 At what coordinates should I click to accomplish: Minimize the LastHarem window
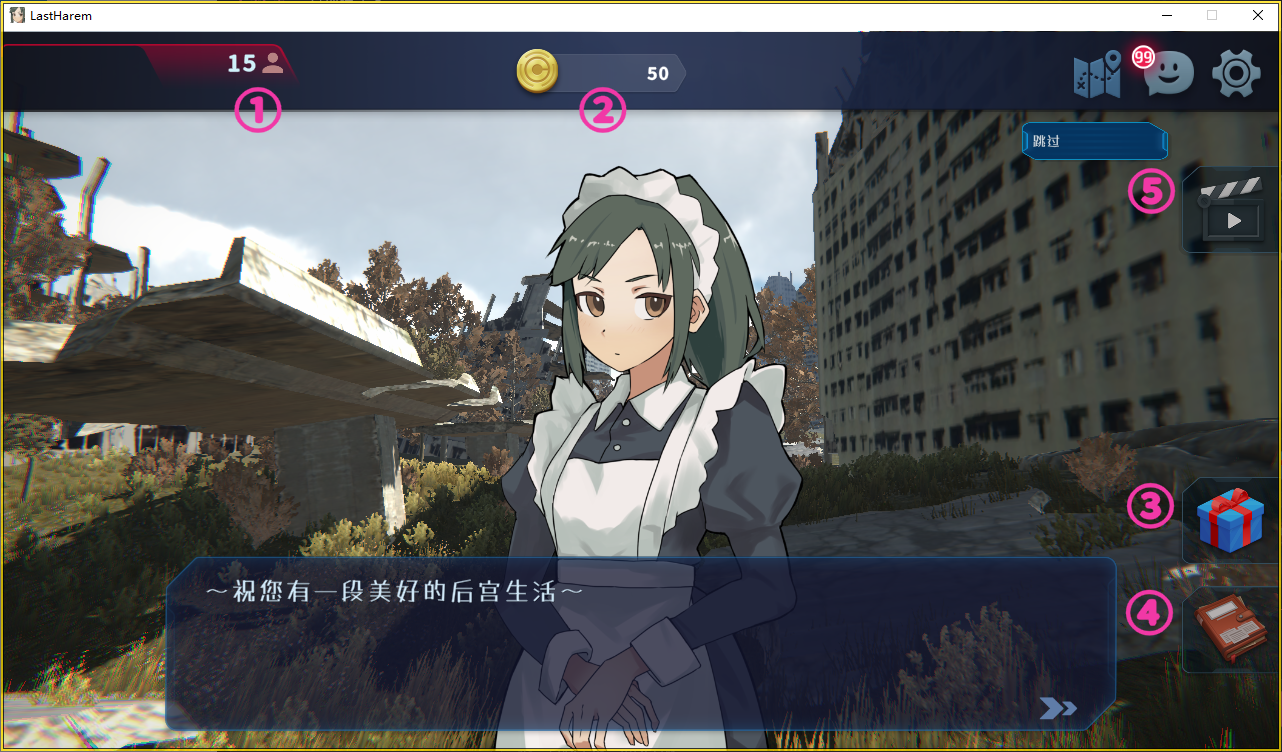tap(1166, 15)
